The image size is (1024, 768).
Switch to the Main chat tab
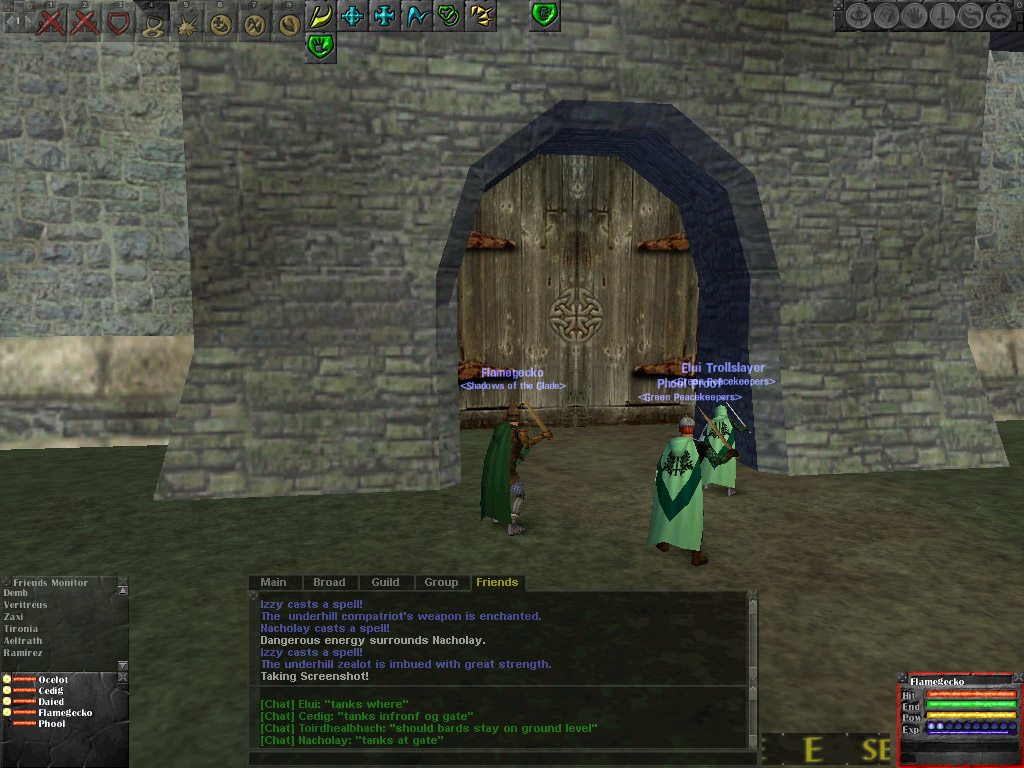coord(273,582)
